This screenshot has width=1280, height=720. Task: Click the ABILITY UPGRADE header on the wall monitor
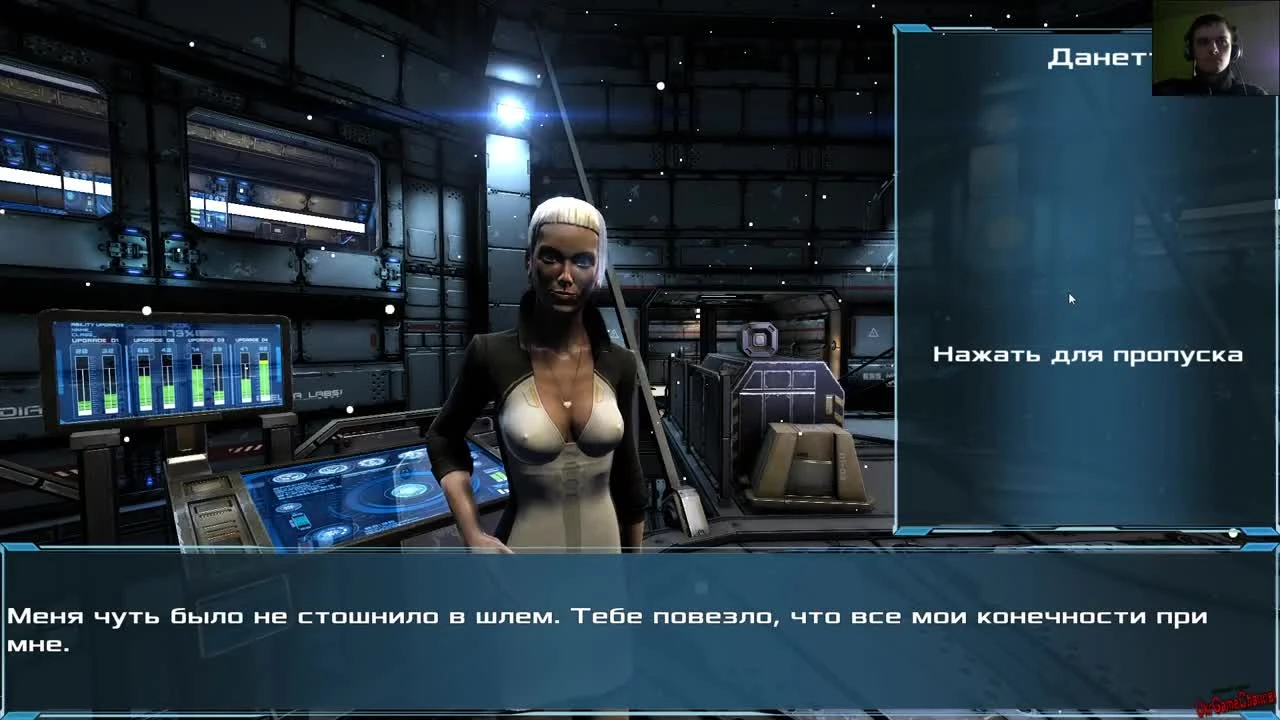(97, 324)
